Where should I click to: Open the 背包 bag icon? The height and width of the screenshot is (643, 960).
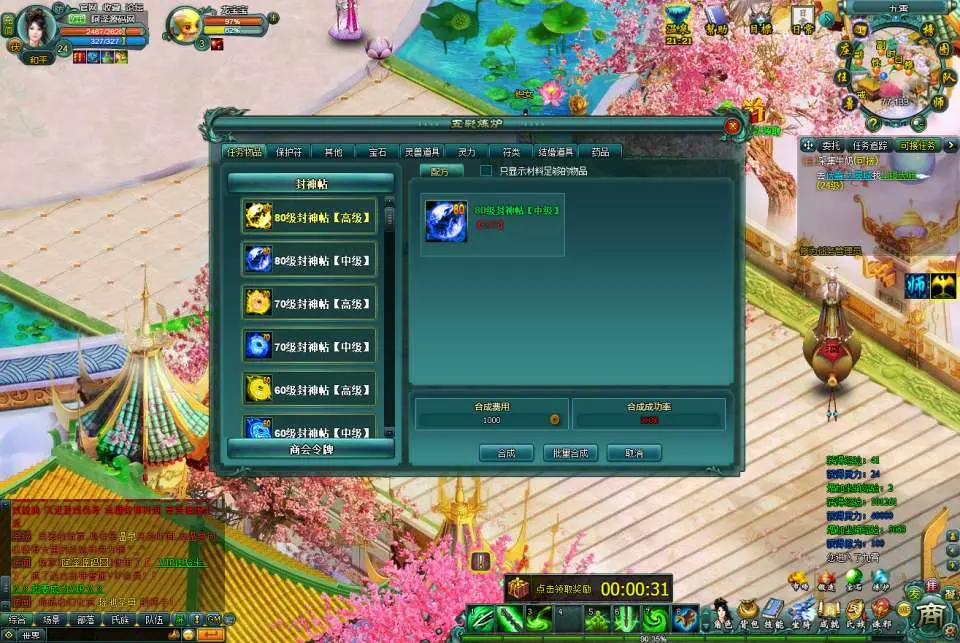pyautogui.click(x=747, y=612)
